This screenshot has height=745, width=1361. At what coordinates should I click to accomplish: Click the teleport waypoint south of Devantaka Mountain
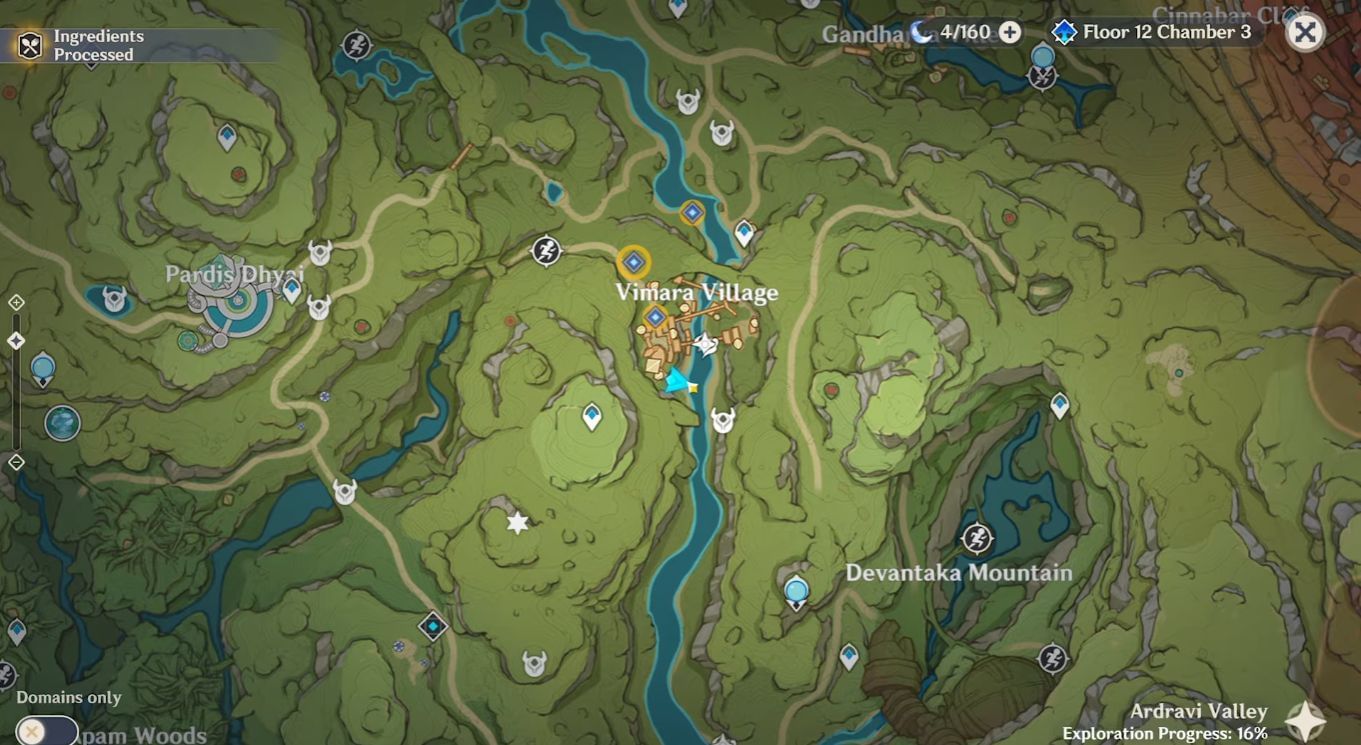click(x=795, y=590)
